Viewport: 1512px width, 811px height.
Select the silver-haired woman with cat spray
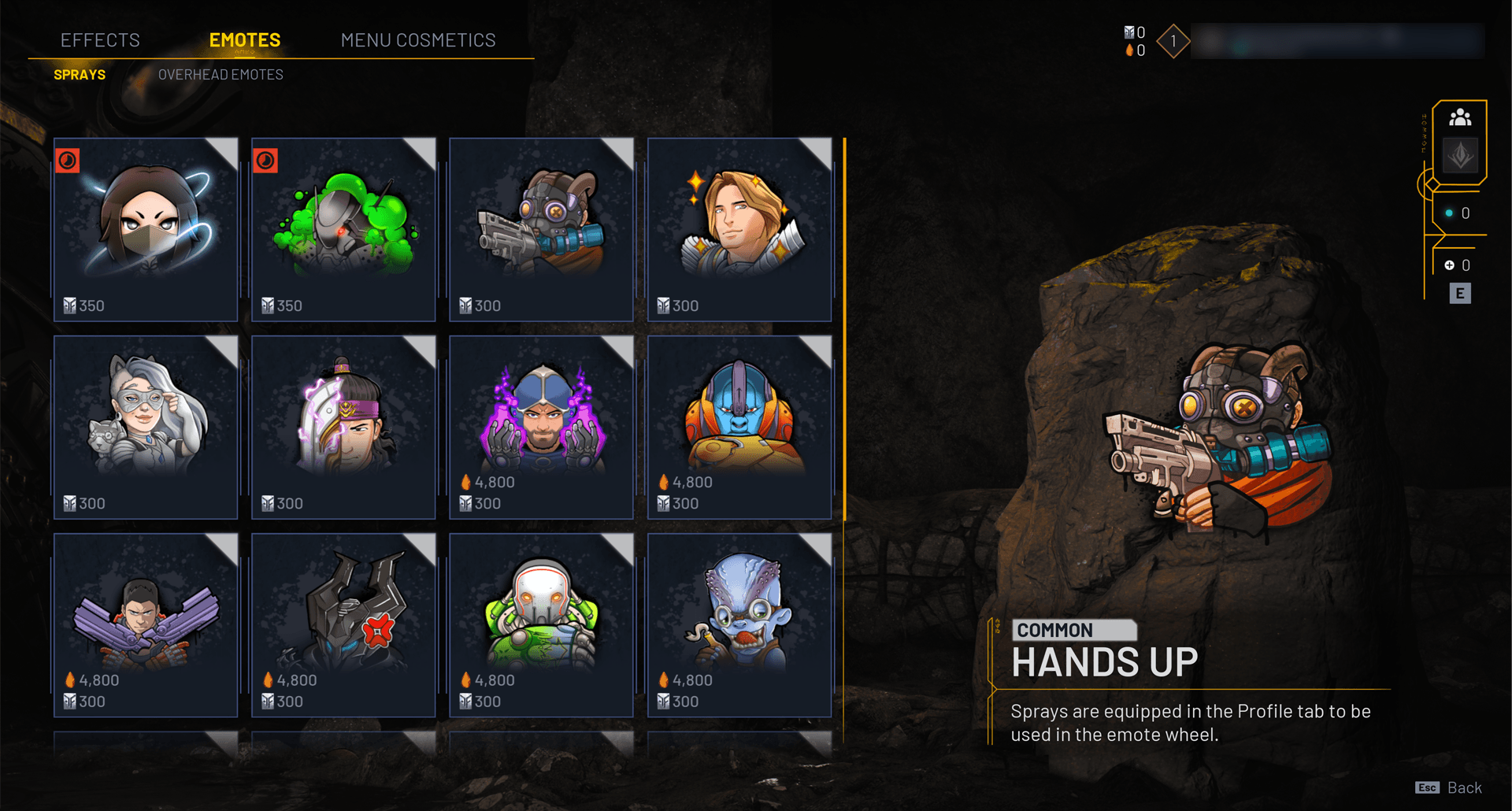[146, 427]
